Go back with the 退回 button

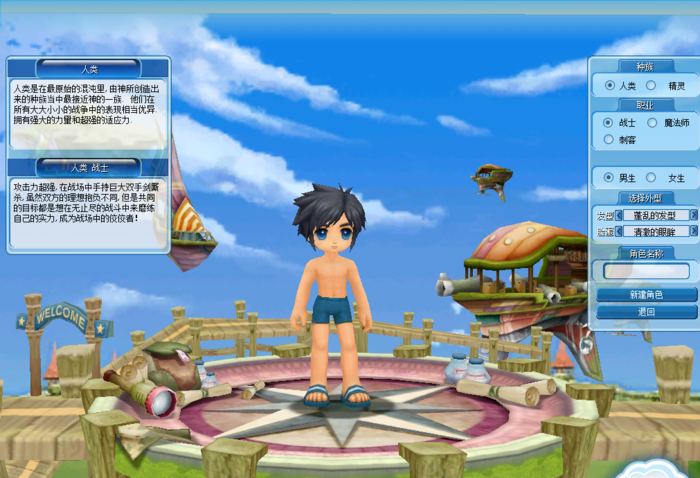click(646, 312)
